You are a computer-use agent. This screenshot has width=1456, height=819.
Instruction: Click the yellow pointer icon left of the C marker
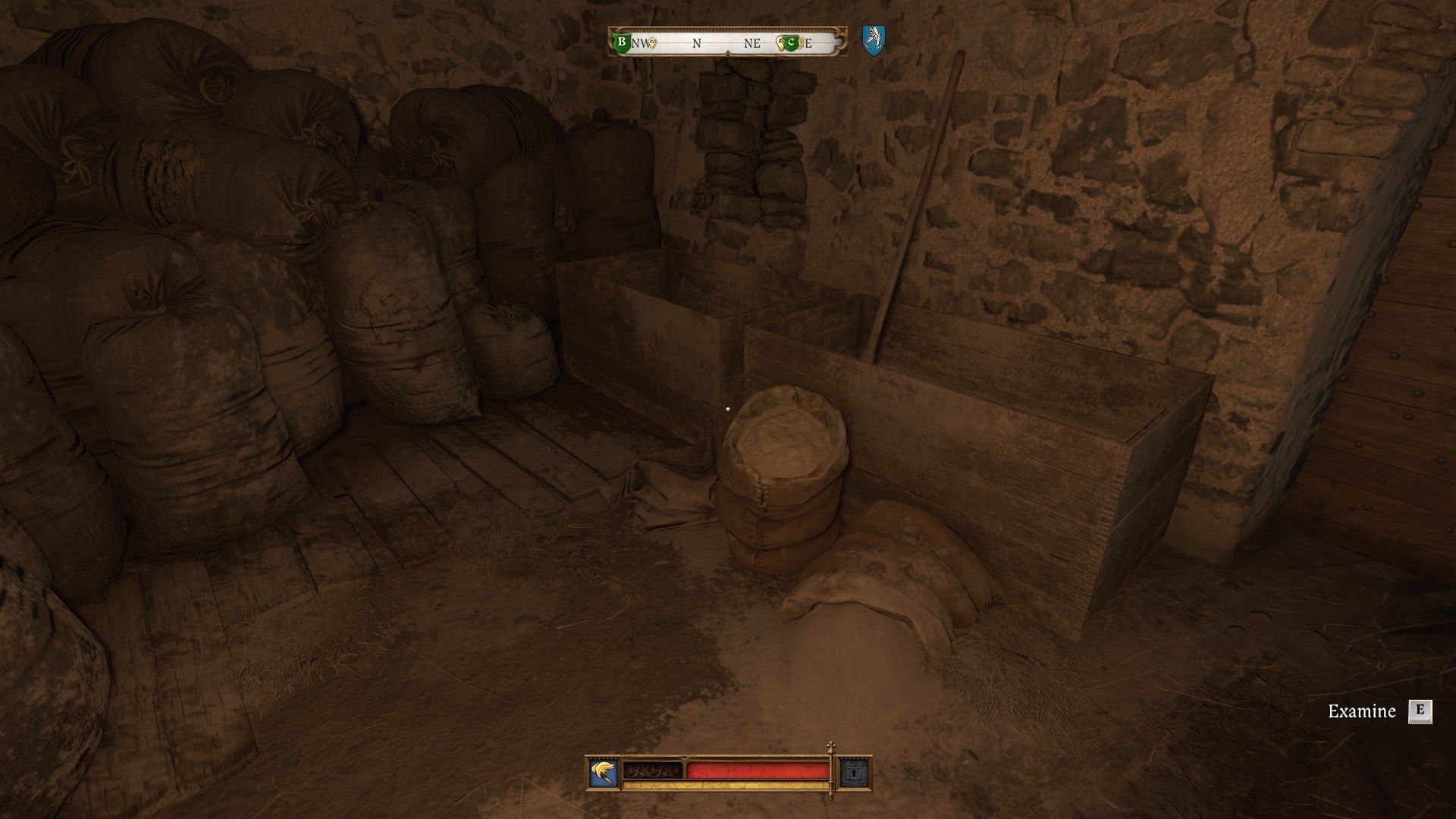click(780, 43)
